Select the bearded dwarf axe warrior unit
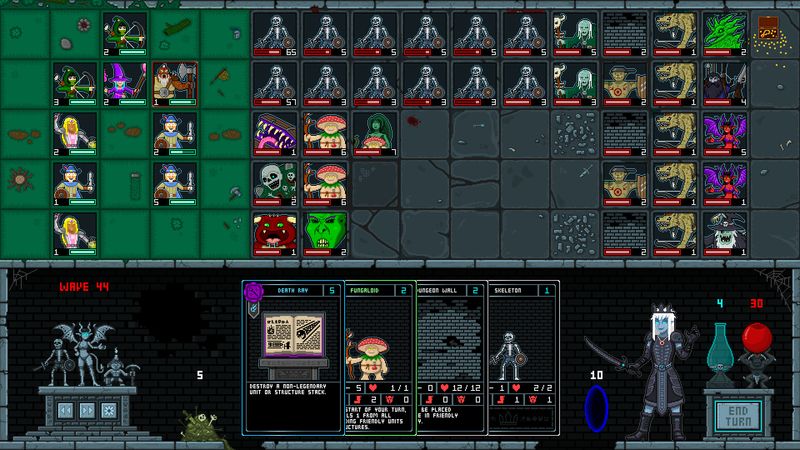The image size is (800, 450). 175,83
